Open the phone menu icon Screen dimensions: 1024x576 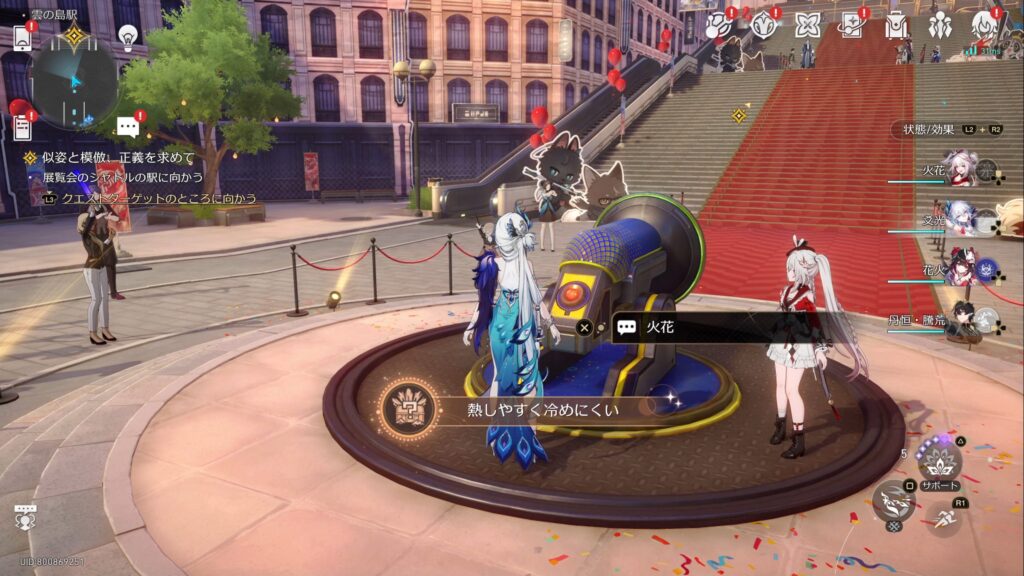point(22,38)
